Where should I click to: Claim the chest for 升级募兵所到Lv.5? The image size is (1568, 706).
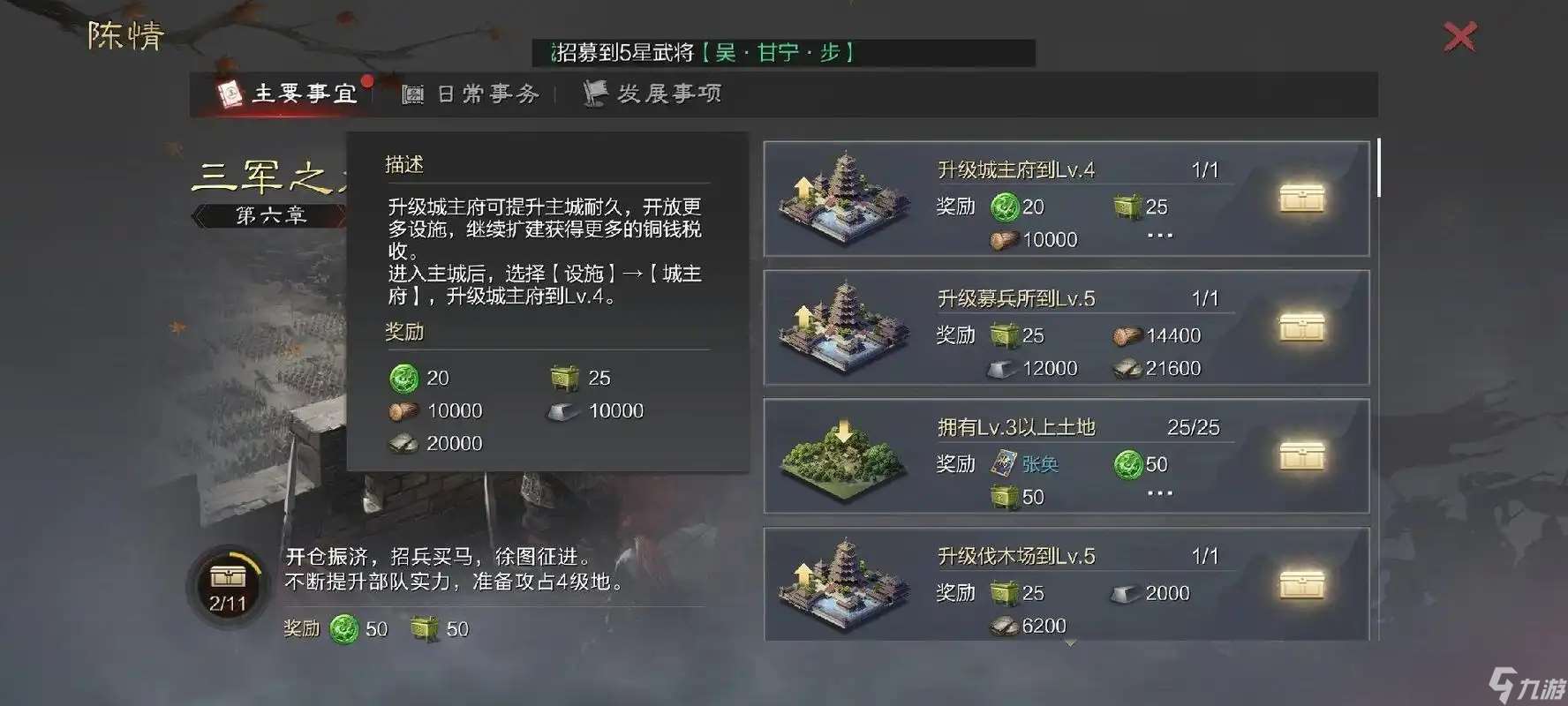click(x=1302, y=328)
